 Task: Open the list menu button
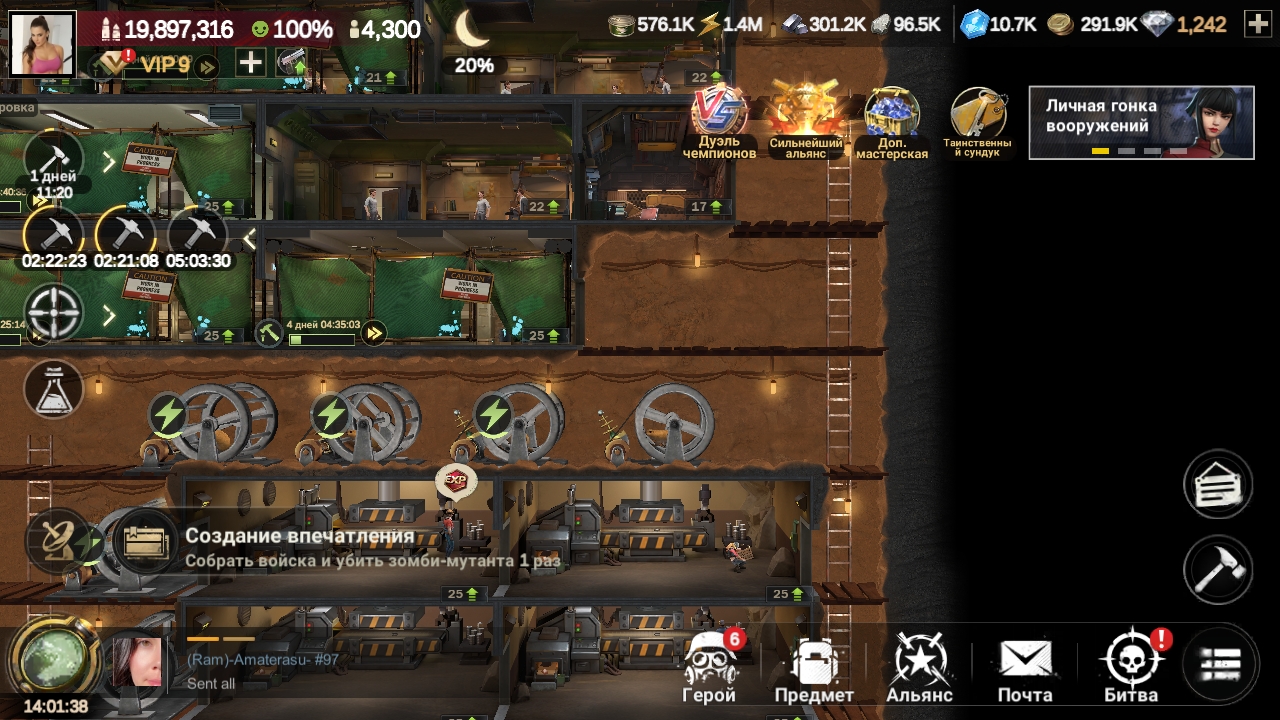tap(1220, 663)
